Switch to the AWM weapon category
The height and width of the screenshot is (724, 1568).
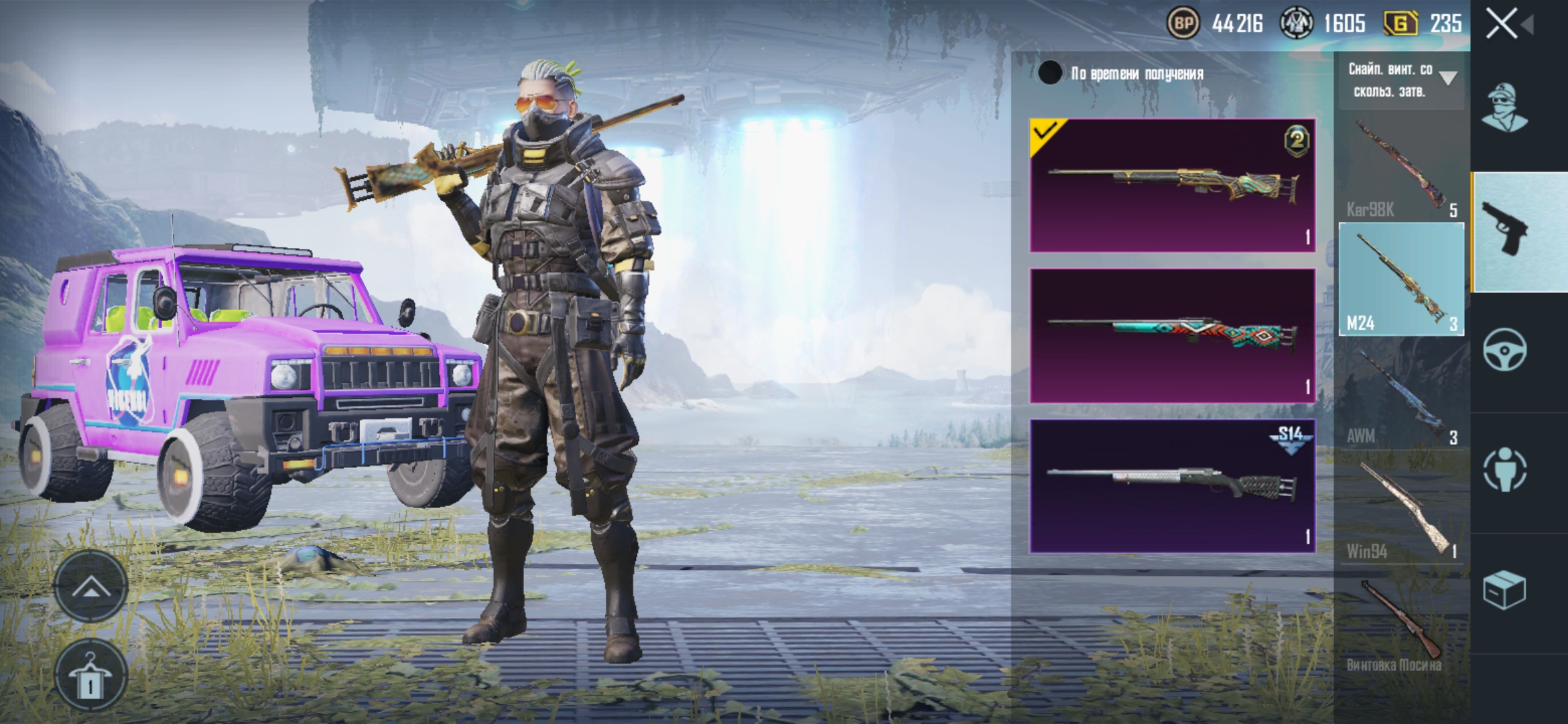point(1401,396)
